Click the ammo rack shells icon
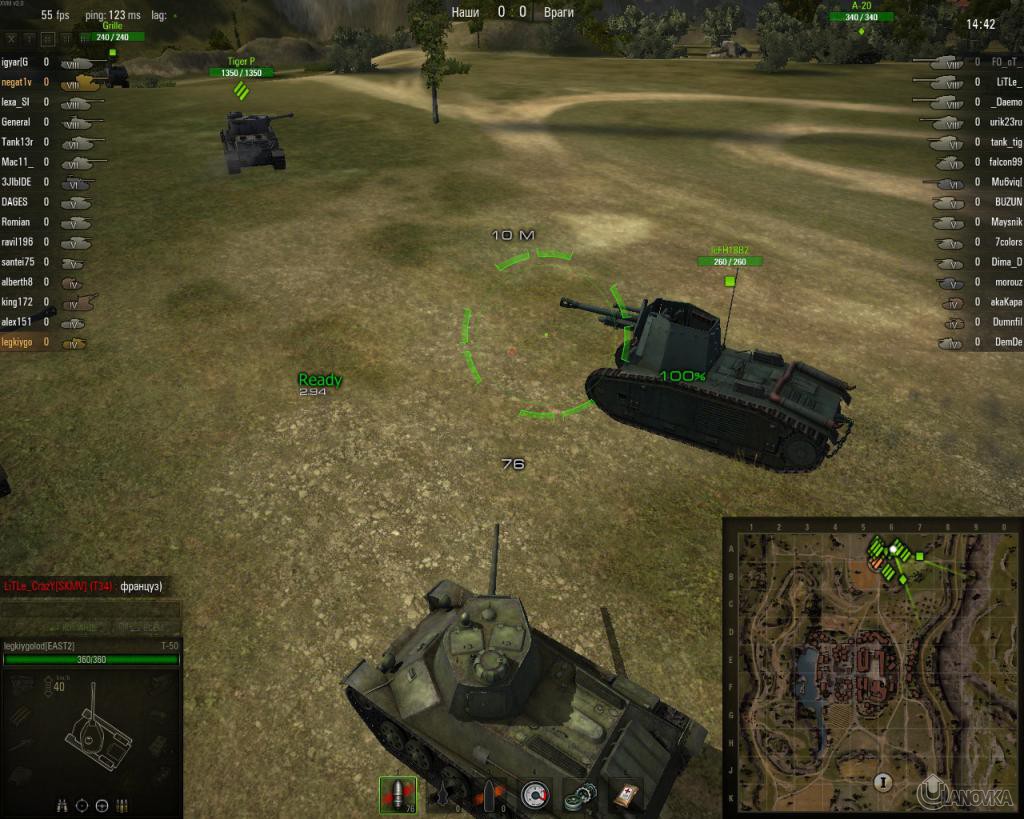 (x=121, y=804)
